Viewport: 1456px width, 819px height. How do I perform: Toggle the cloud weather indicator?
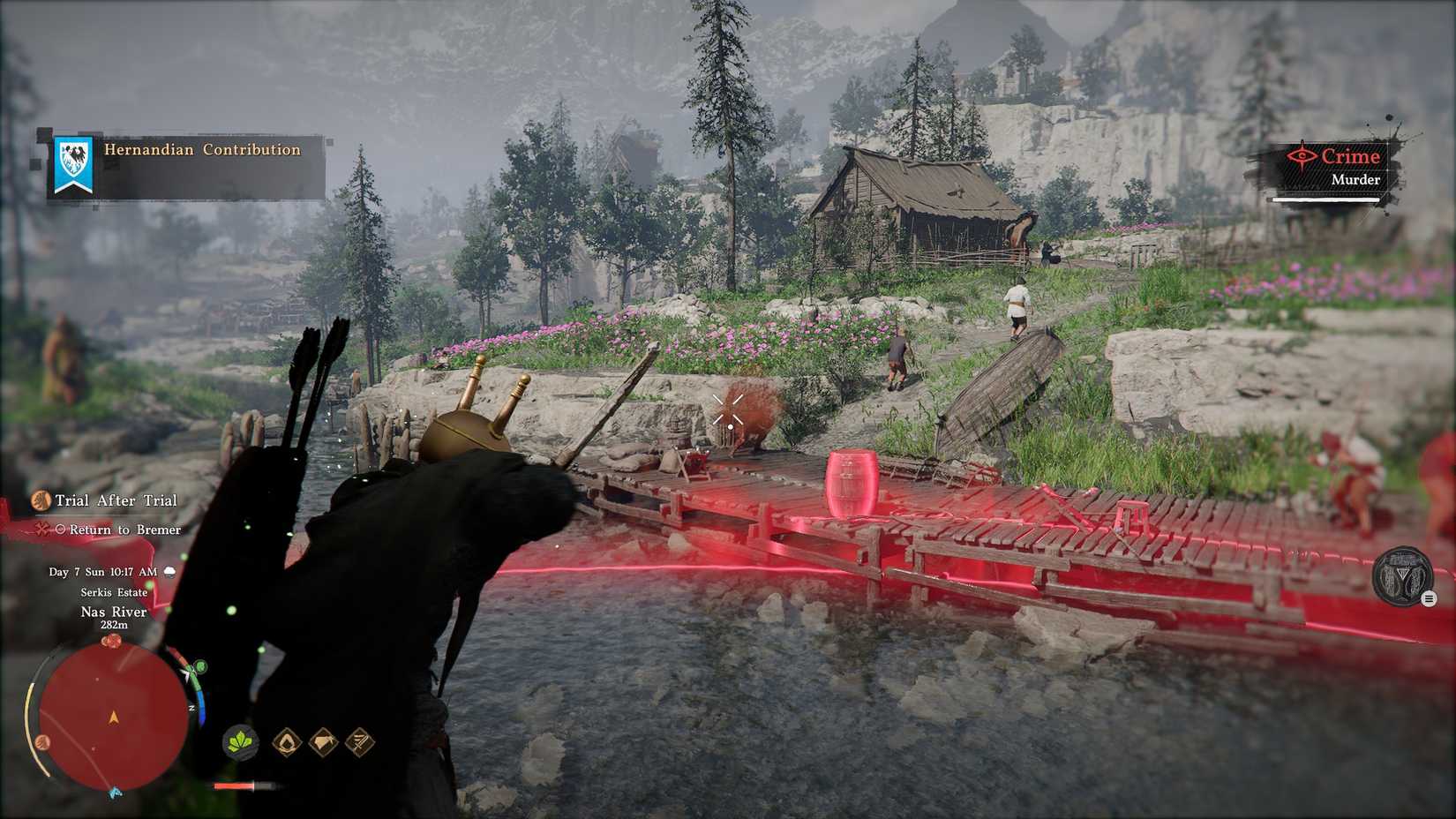click(x=169, y=572)
